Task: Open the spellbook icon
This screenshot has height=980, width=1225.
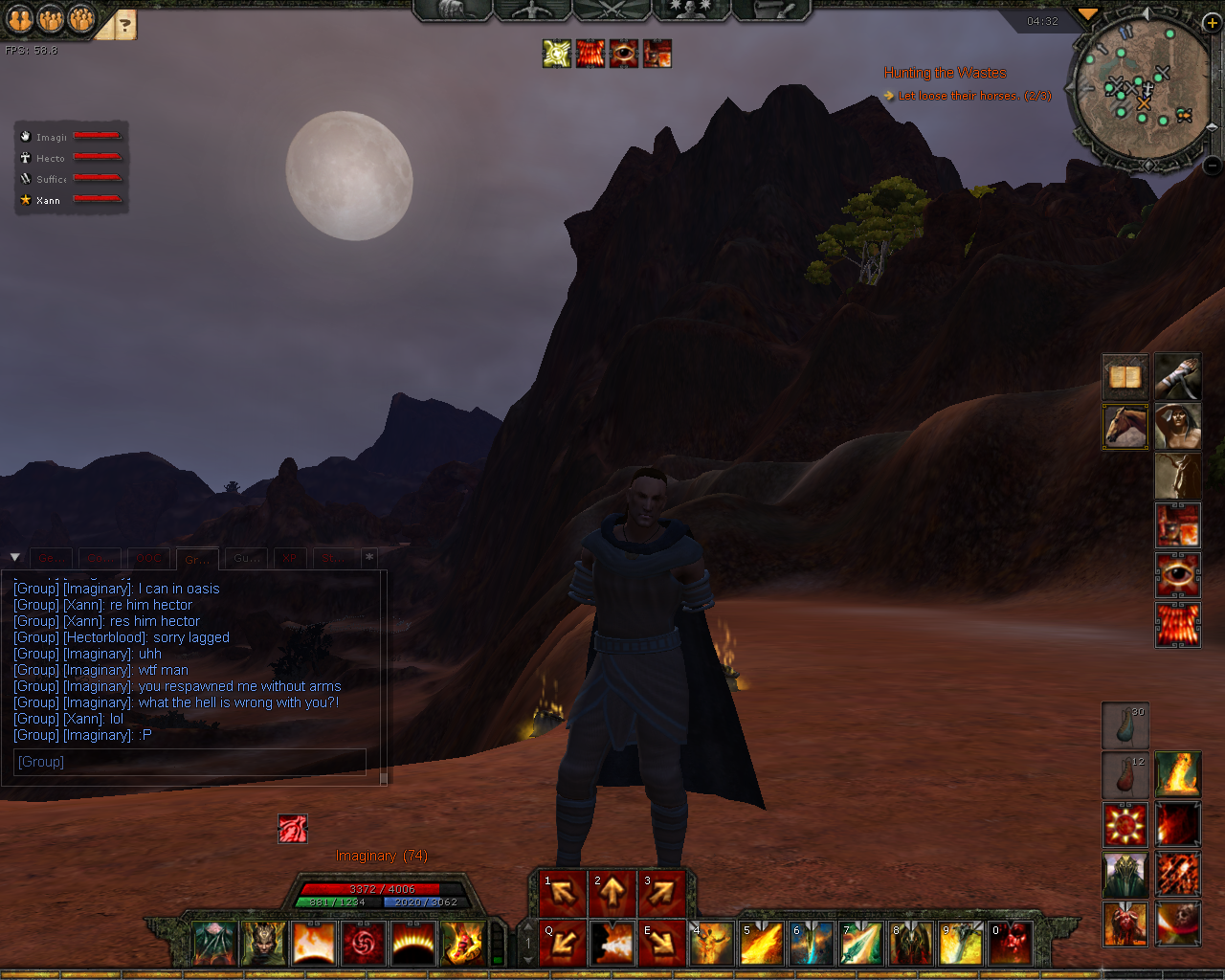Action: point(1125,377)
